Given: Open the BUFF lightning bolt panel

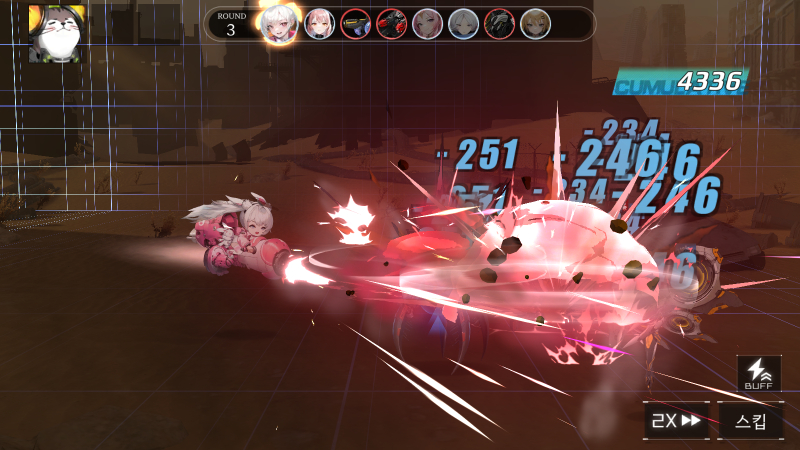Looking at the screenshot, I should 759,375.
